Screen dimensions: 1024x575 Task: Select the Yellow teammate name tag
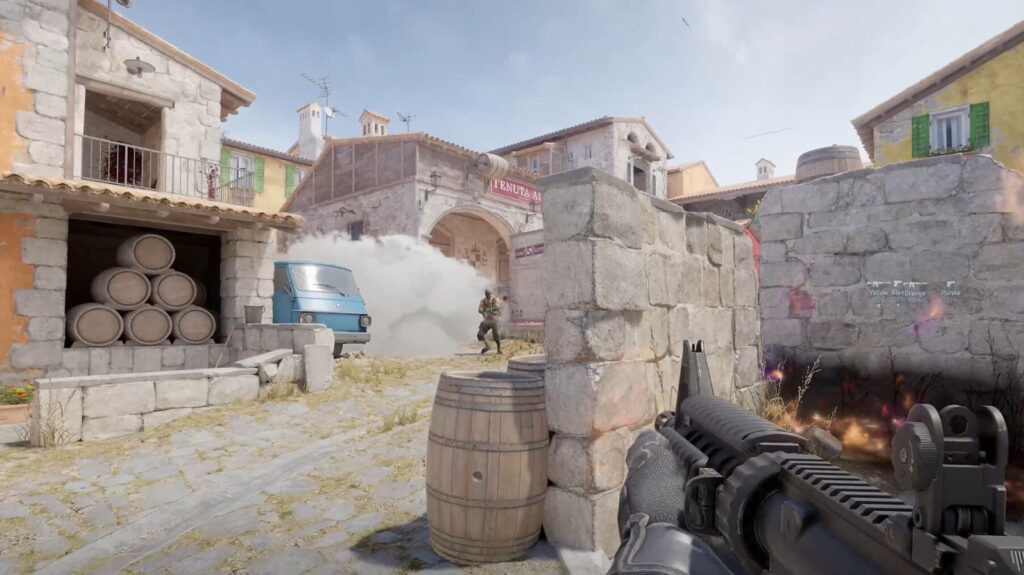[879, 293]
